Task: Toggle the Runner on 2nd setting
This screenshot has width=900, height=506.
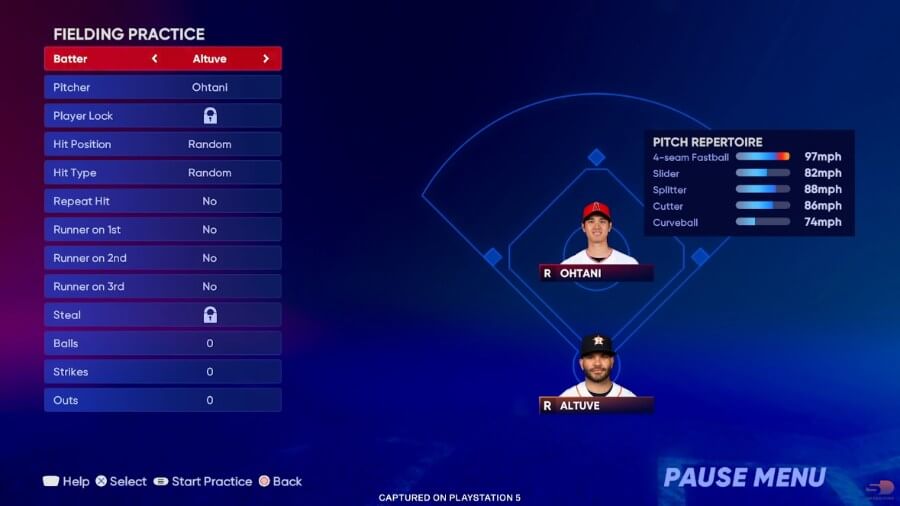Action: pos(162,258)
